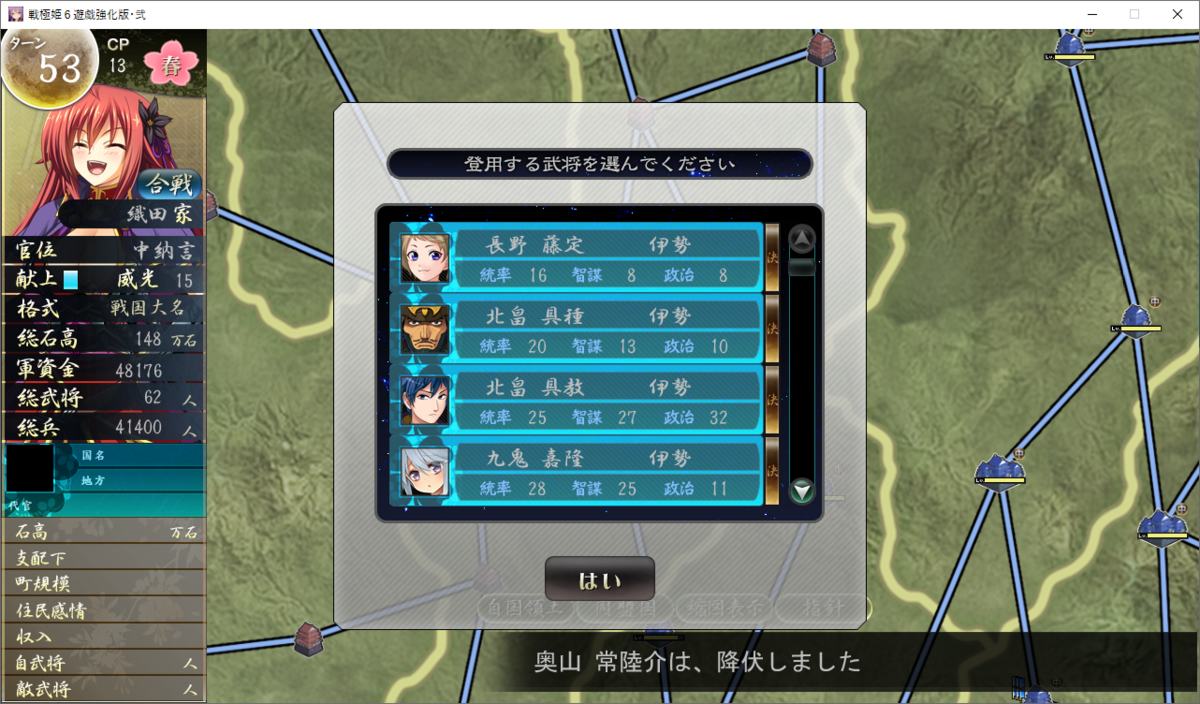1200x704 pixels.
Task: Click the list's scroll-down arrow
Action: (802, 491)
